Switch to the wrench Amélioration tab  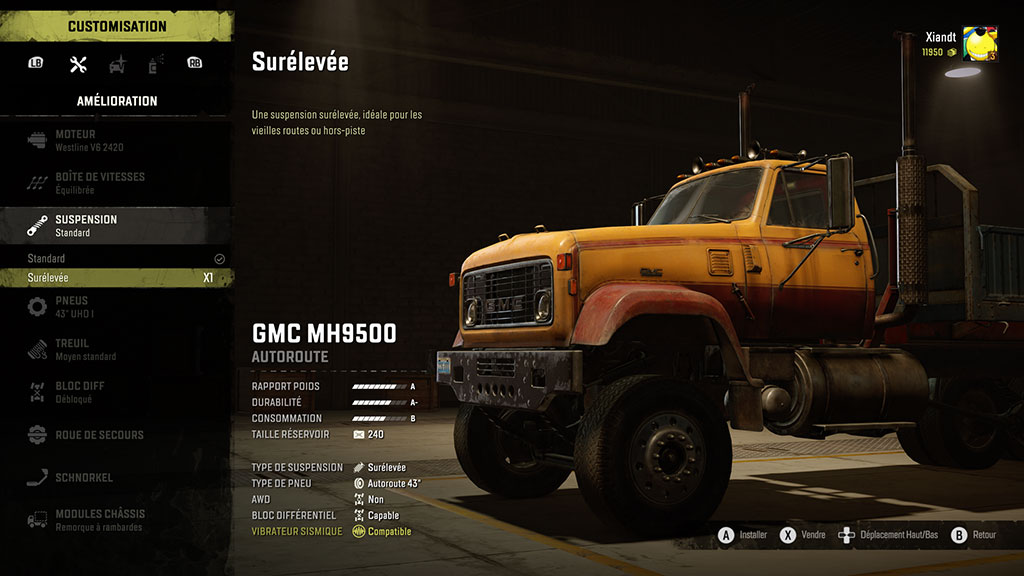point(78,65)
